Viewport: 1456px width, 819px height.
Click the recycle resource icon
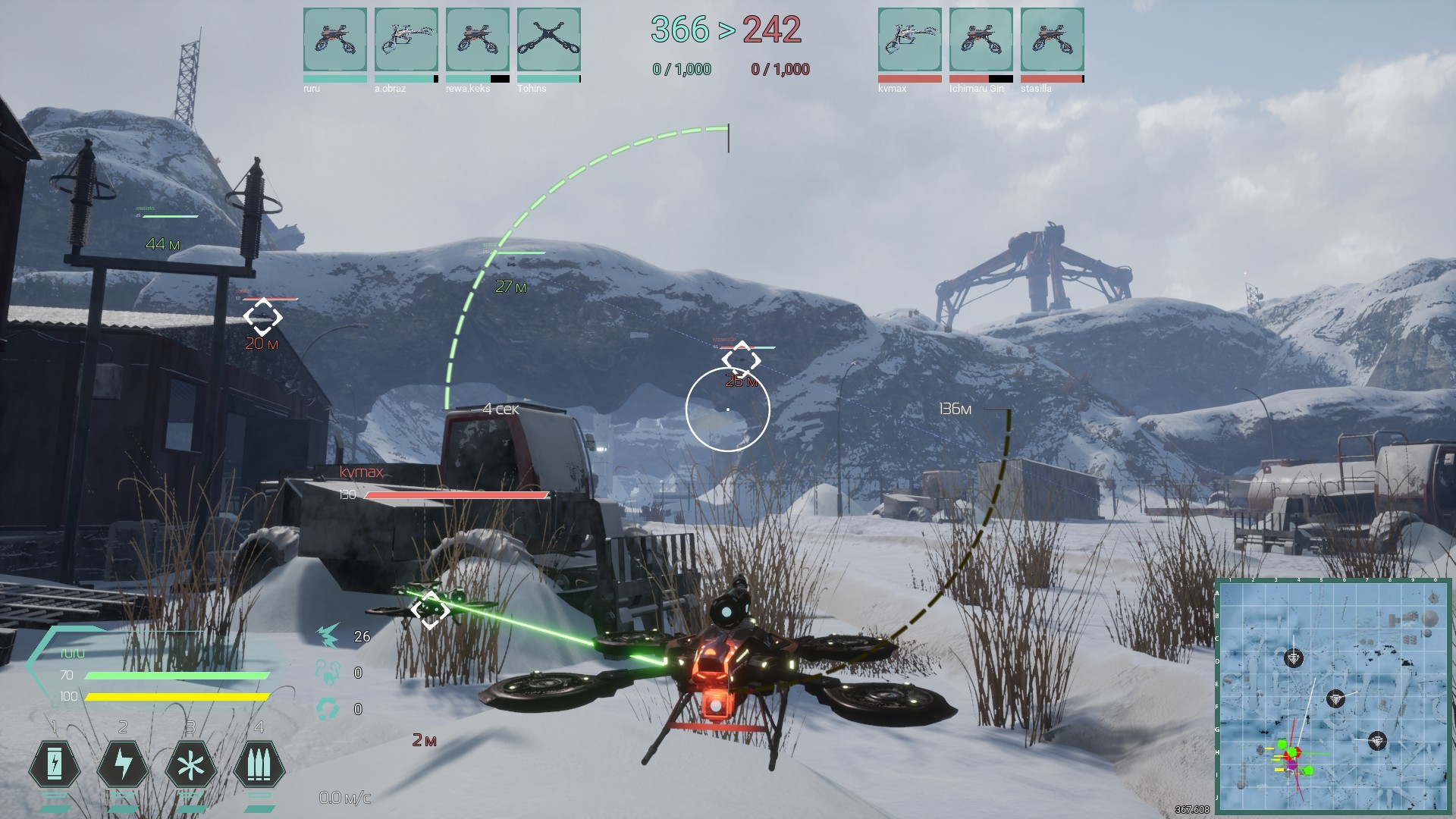click(328, 708)
